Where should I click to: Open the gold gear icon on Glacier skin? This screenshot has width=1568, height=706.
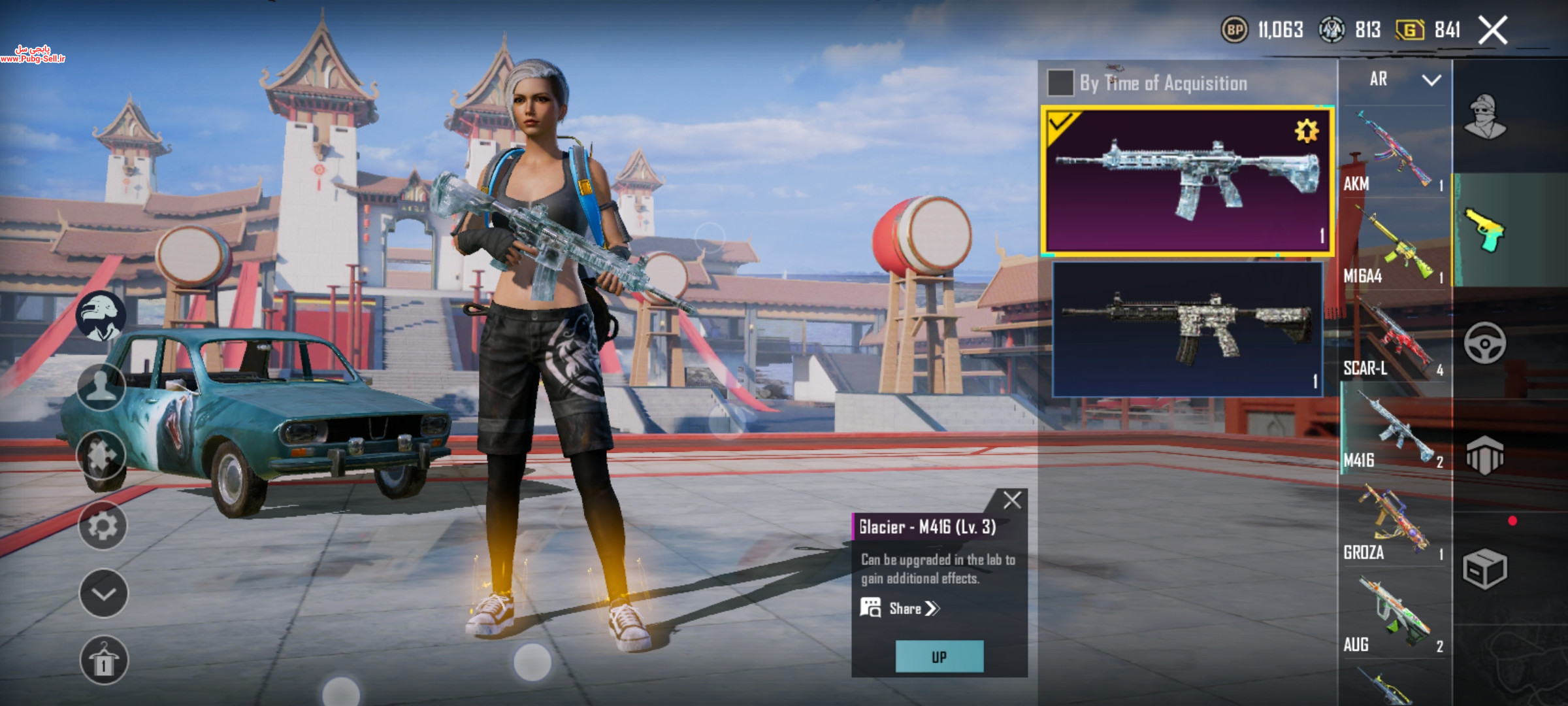1307,131
